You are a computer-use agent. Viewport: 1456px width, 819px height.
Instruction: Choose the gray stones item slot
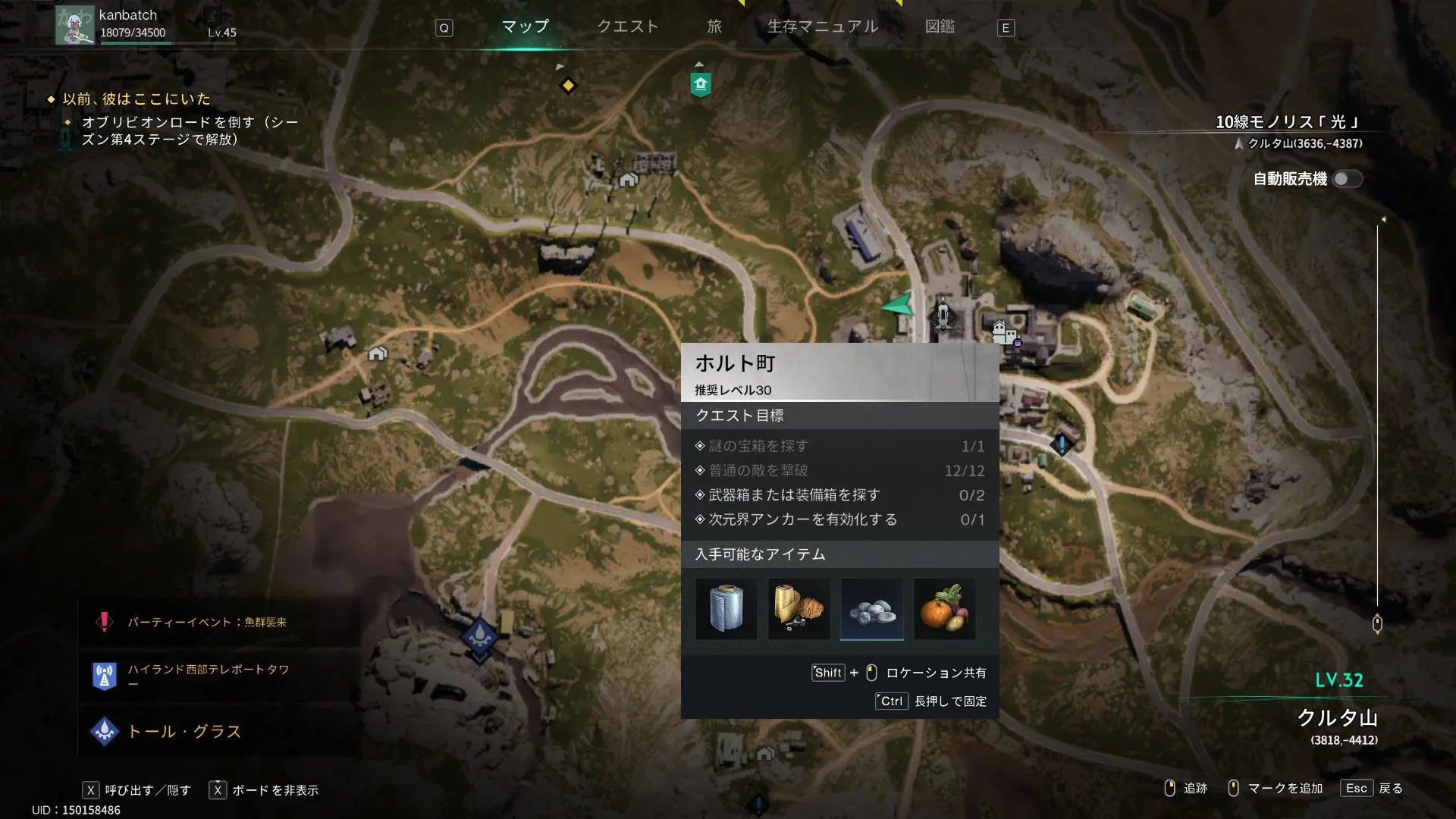[872, 609]
